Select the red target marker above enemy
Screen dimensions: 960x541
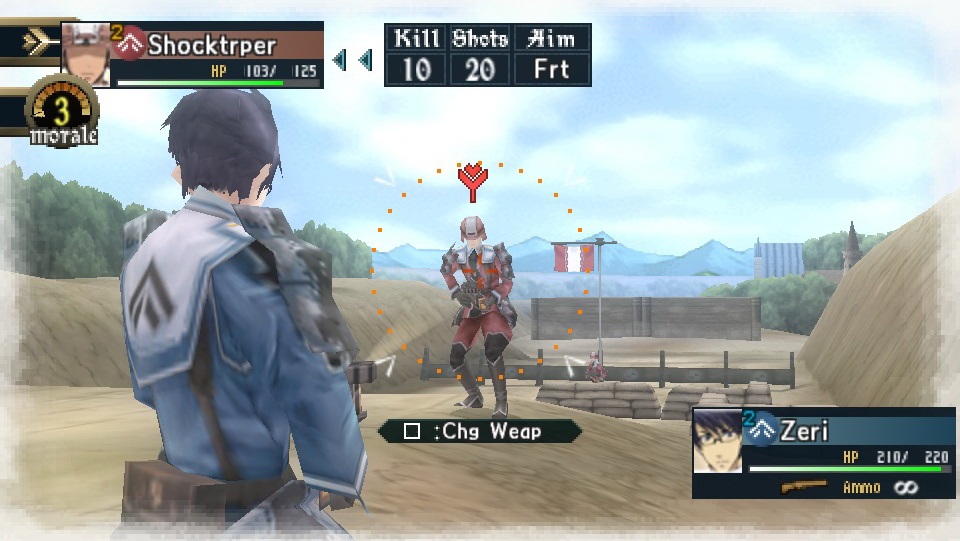[x=472, y=181]
